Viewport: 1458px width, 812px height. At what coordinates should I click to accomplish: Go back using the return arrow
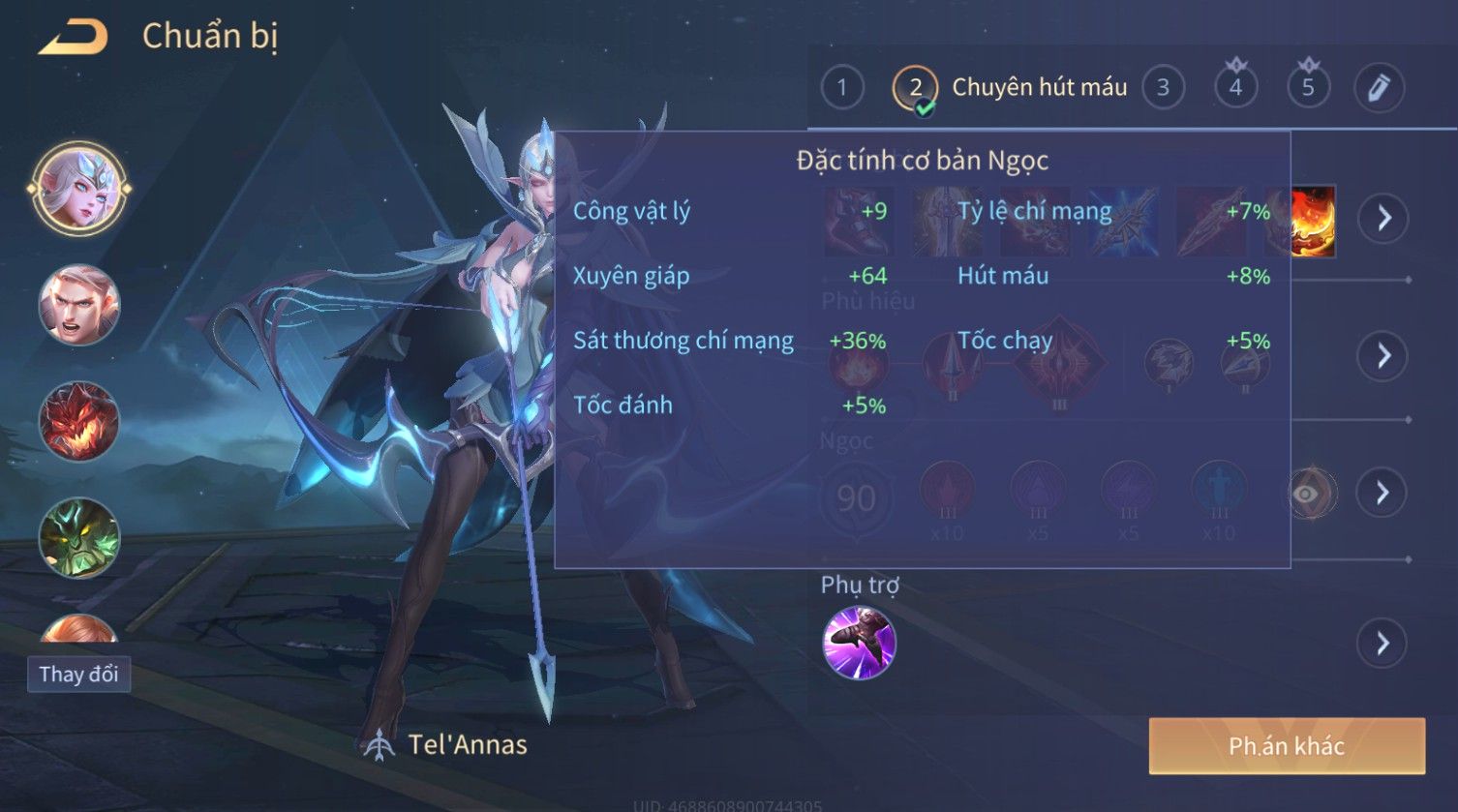[x=73, y=38]
